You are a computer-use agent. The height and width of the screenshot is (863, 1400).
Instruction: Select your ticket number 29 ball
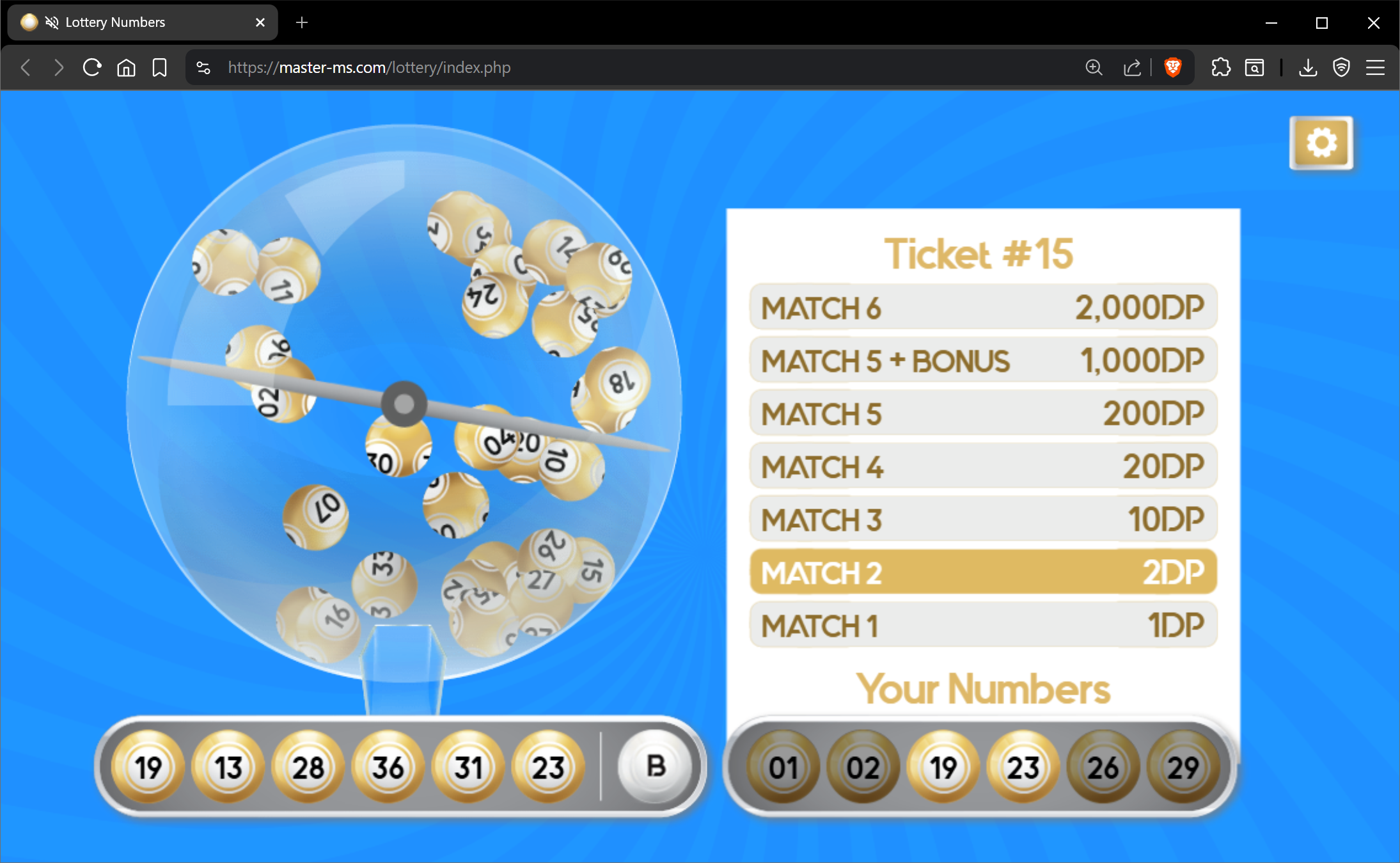click(1183, 767)
